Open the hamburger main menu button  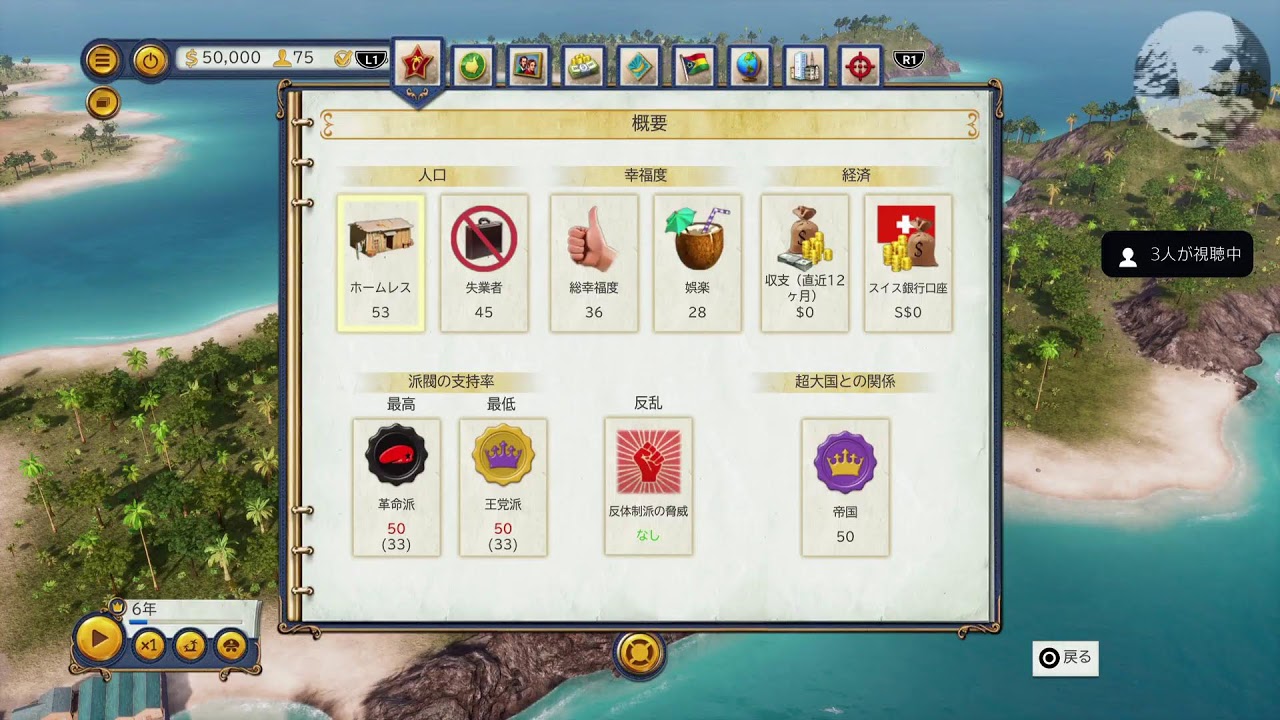click(101, 60)
